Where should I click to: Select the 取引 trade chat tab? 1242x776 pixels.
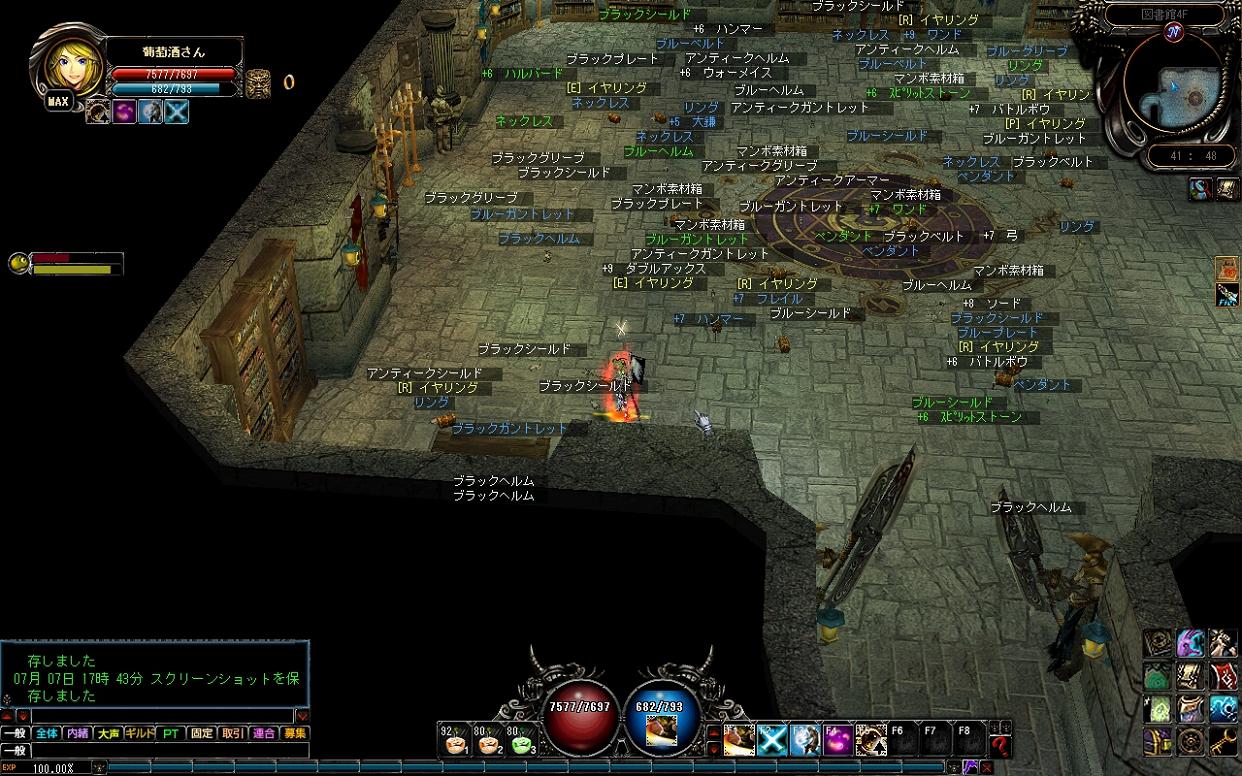coord(232,733)
